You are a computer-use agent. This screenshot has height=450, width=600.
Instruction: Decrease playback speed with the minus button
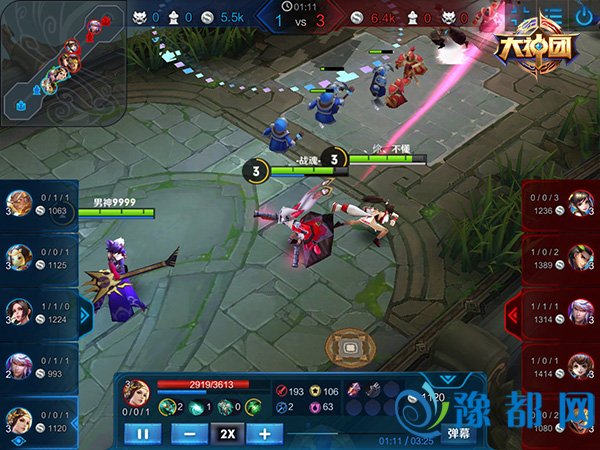coord(189,433)
